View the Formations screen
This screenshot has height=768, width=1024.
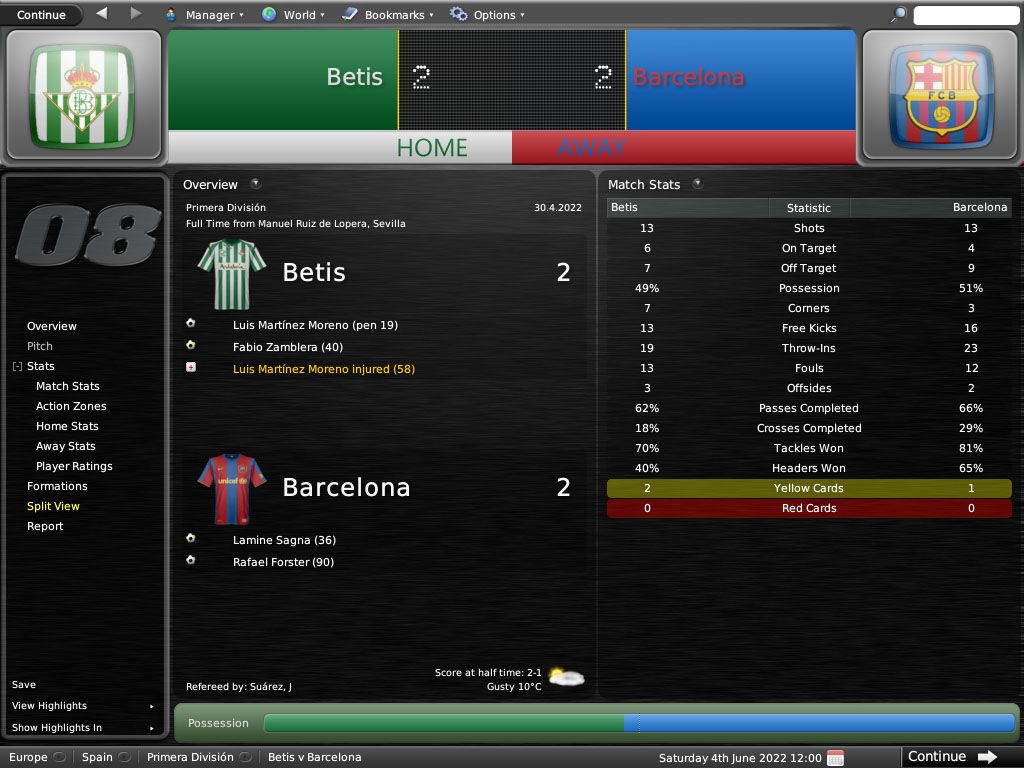pos(57,486)
